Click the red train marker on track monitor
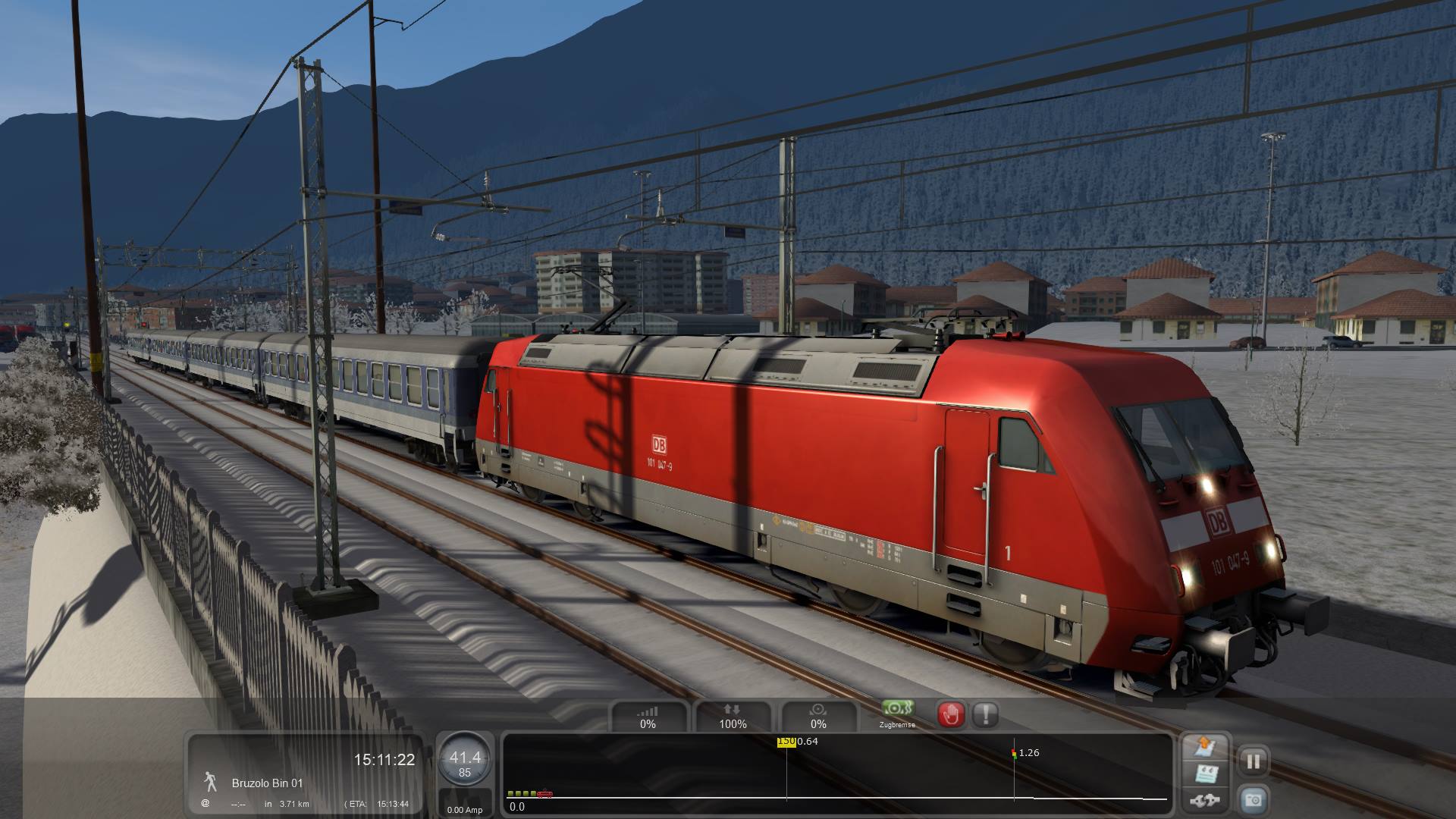Viewport: 1456px width, 819px height. pos(544,795)
